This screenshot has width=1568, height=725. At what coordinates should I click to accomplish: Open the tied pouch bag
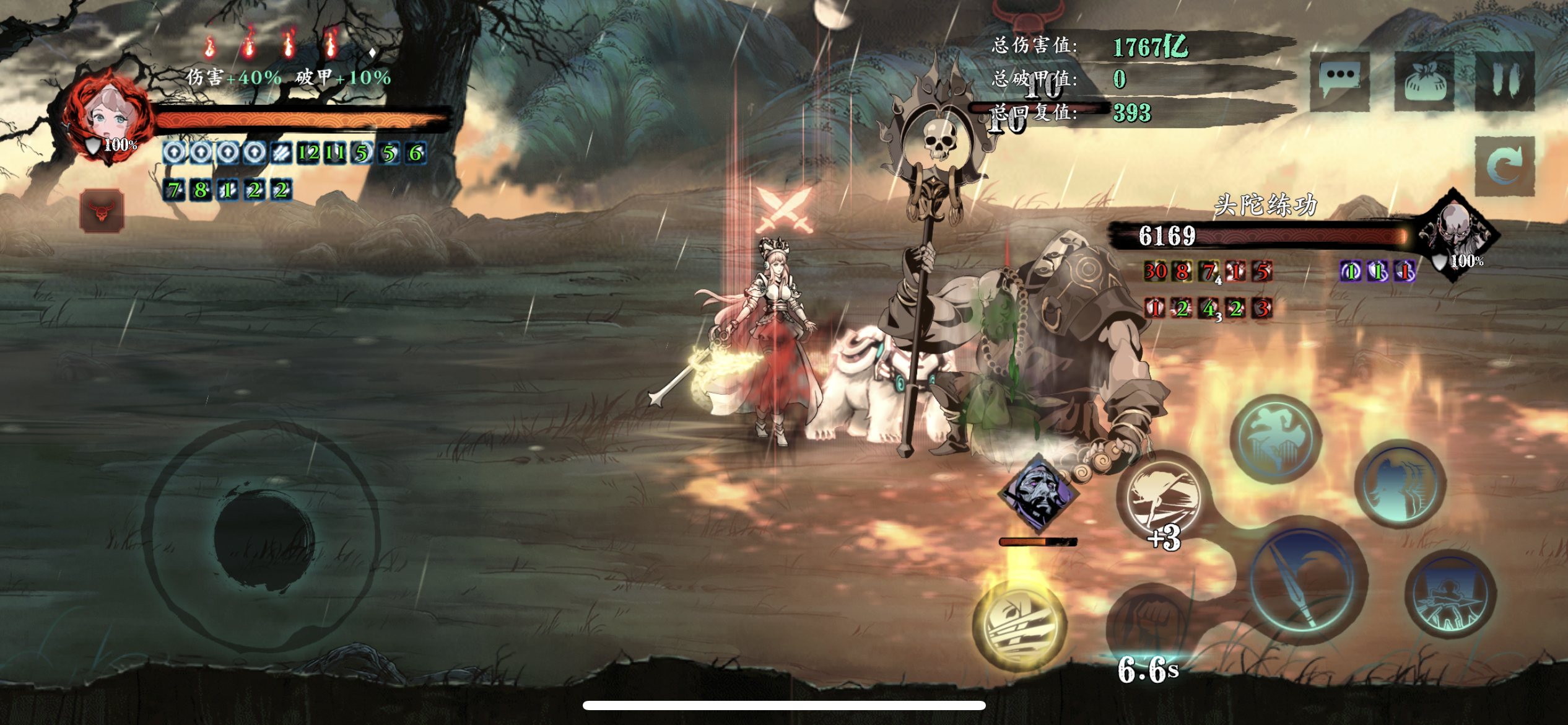pos(1424,82)
